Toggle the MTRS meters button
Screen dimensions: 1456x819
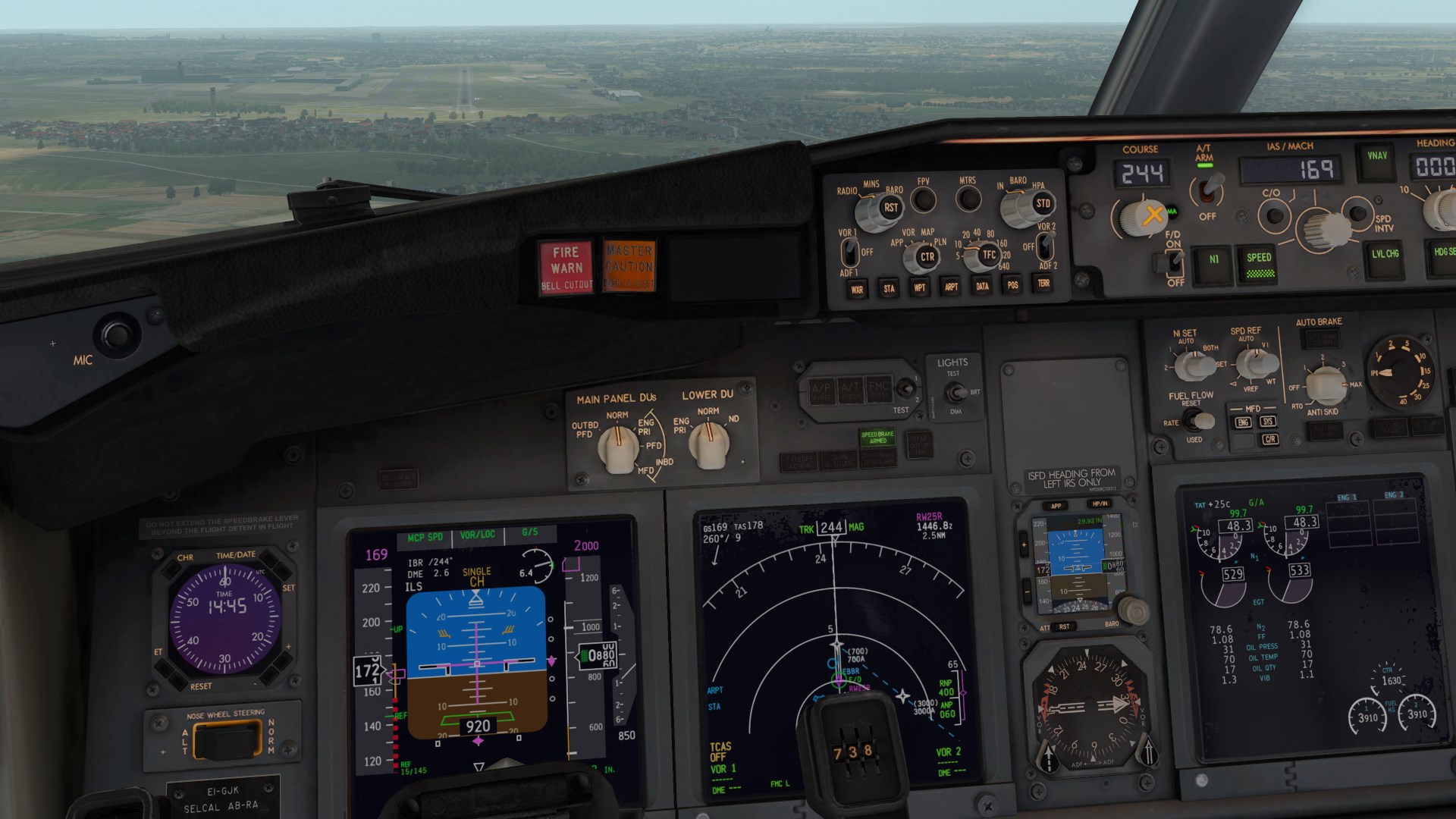[x=968, y=199]
